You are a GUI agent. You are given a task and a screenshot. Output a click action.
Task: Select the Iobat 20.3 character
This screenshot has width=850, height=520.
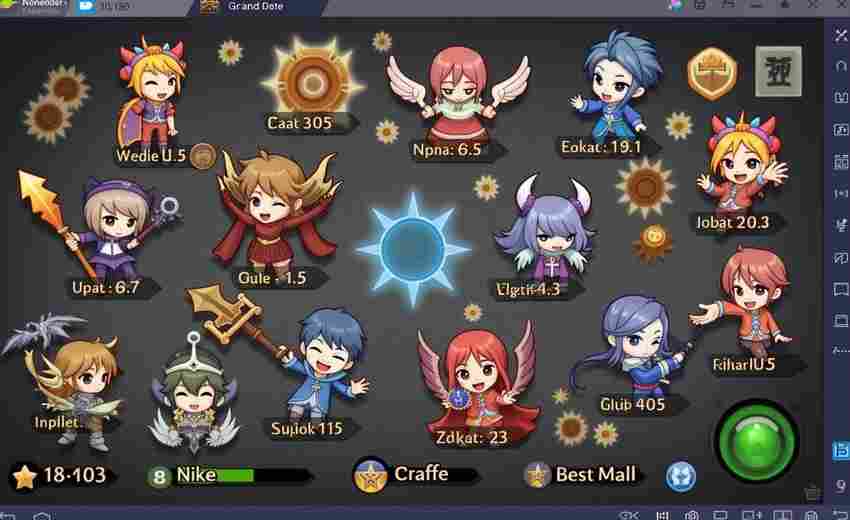[x=741, y=165]
